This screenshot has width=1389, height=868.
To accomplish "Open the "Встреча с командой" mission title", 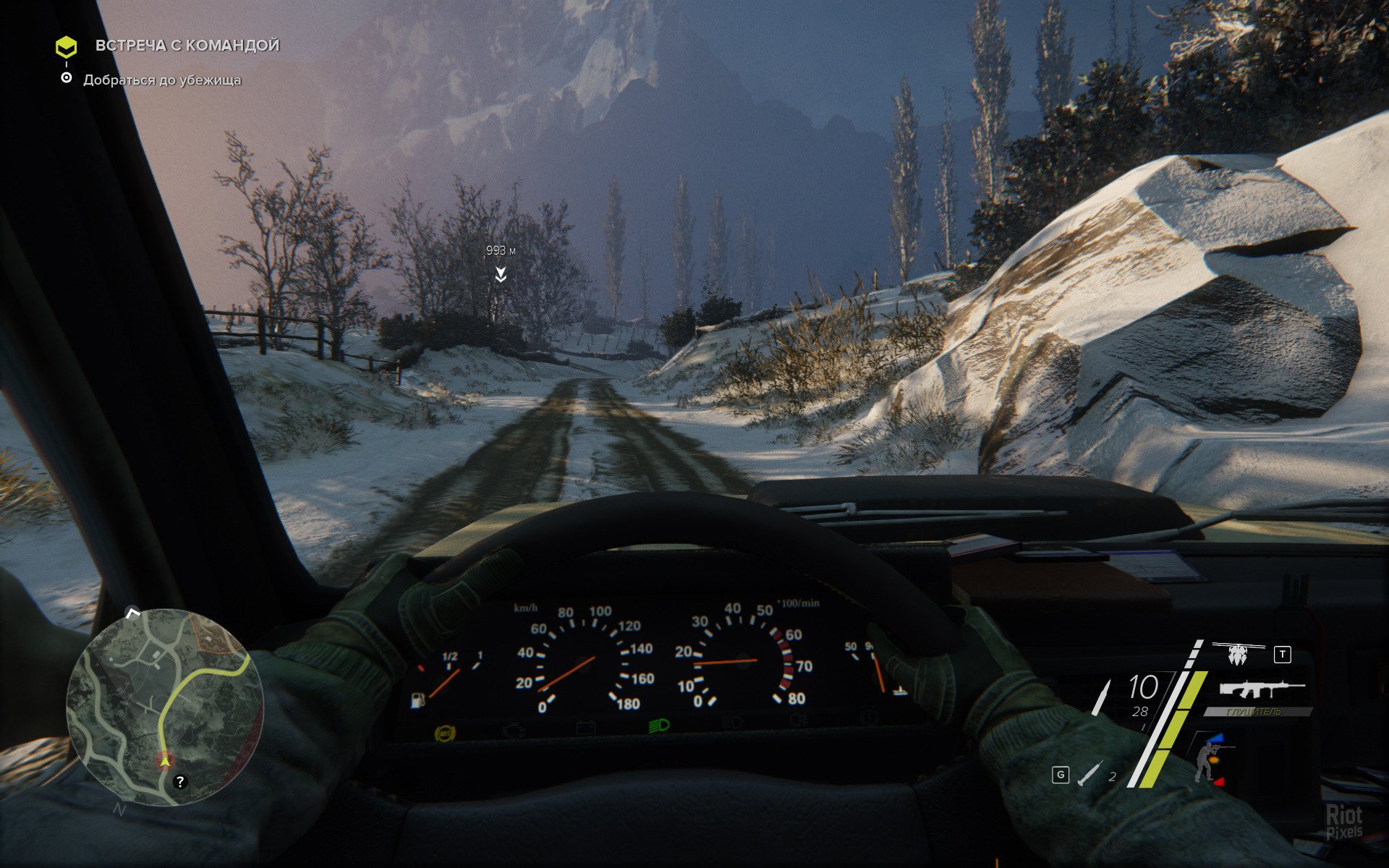I will tap(187, 46).
